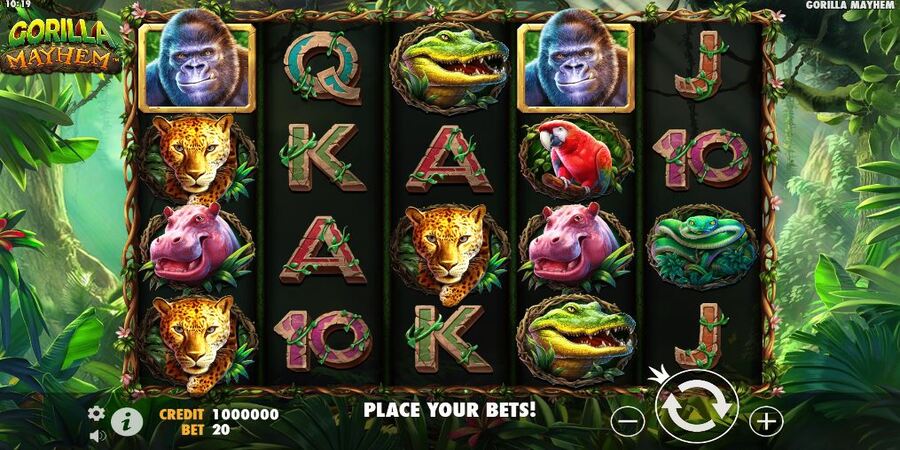The width and height of the screenshot is (900, 450).
Task: Open the gear settings menu
Action: click(96, 413)
